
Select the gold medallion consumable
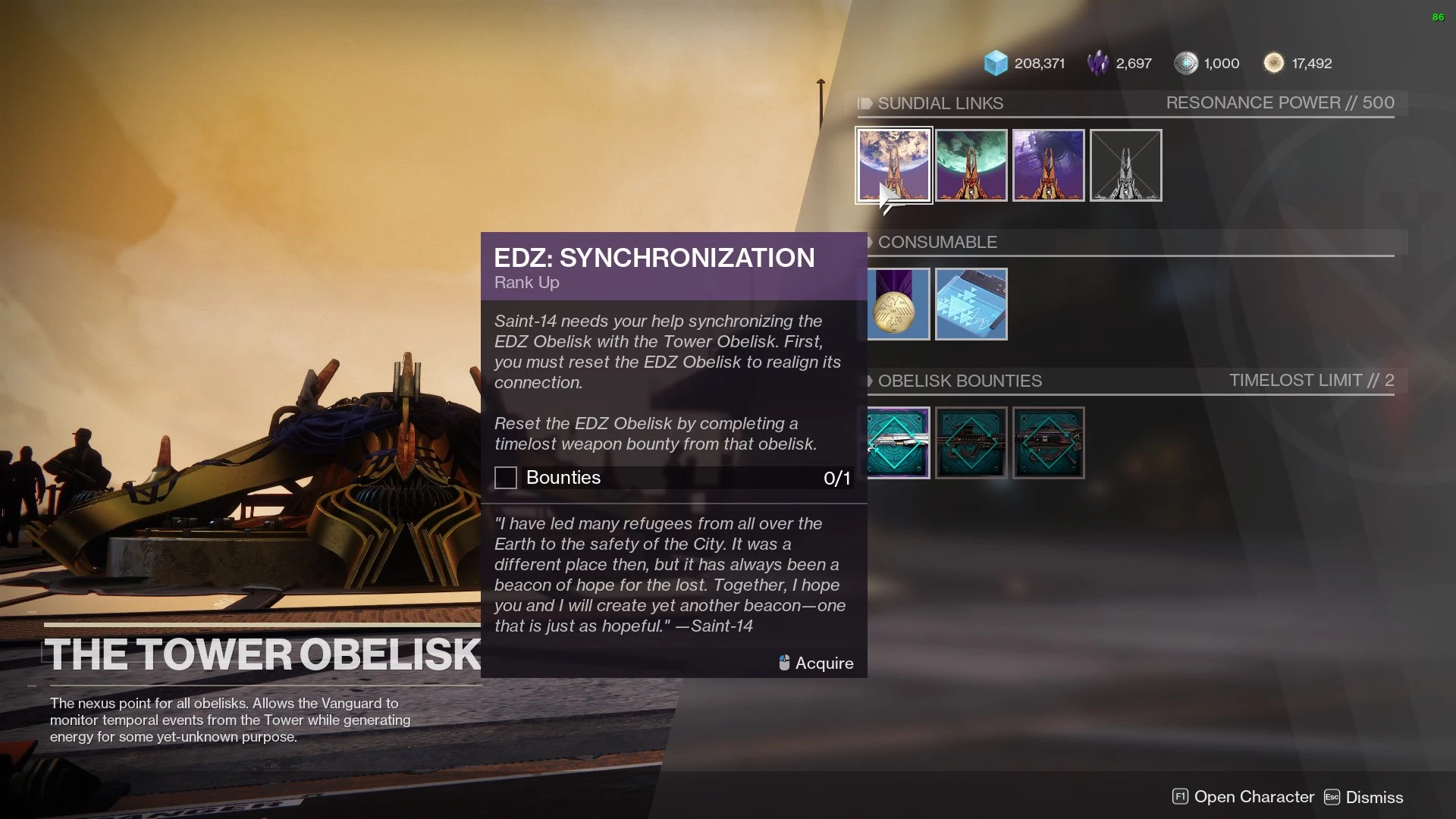[x=899, y=304]
